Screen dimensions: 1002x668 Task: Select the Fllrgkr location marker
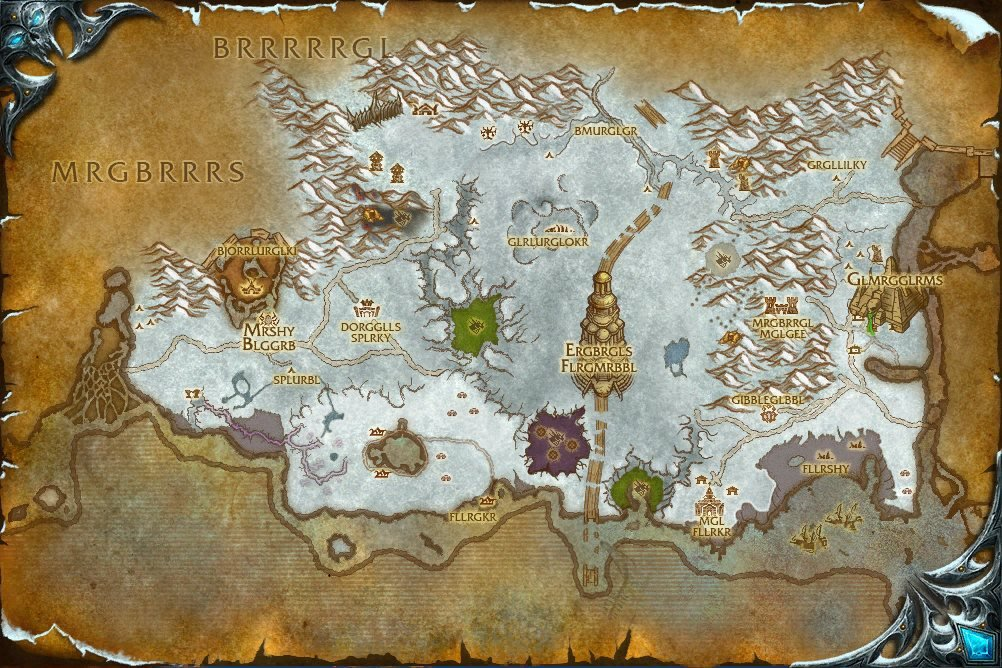tap(474, 517)
